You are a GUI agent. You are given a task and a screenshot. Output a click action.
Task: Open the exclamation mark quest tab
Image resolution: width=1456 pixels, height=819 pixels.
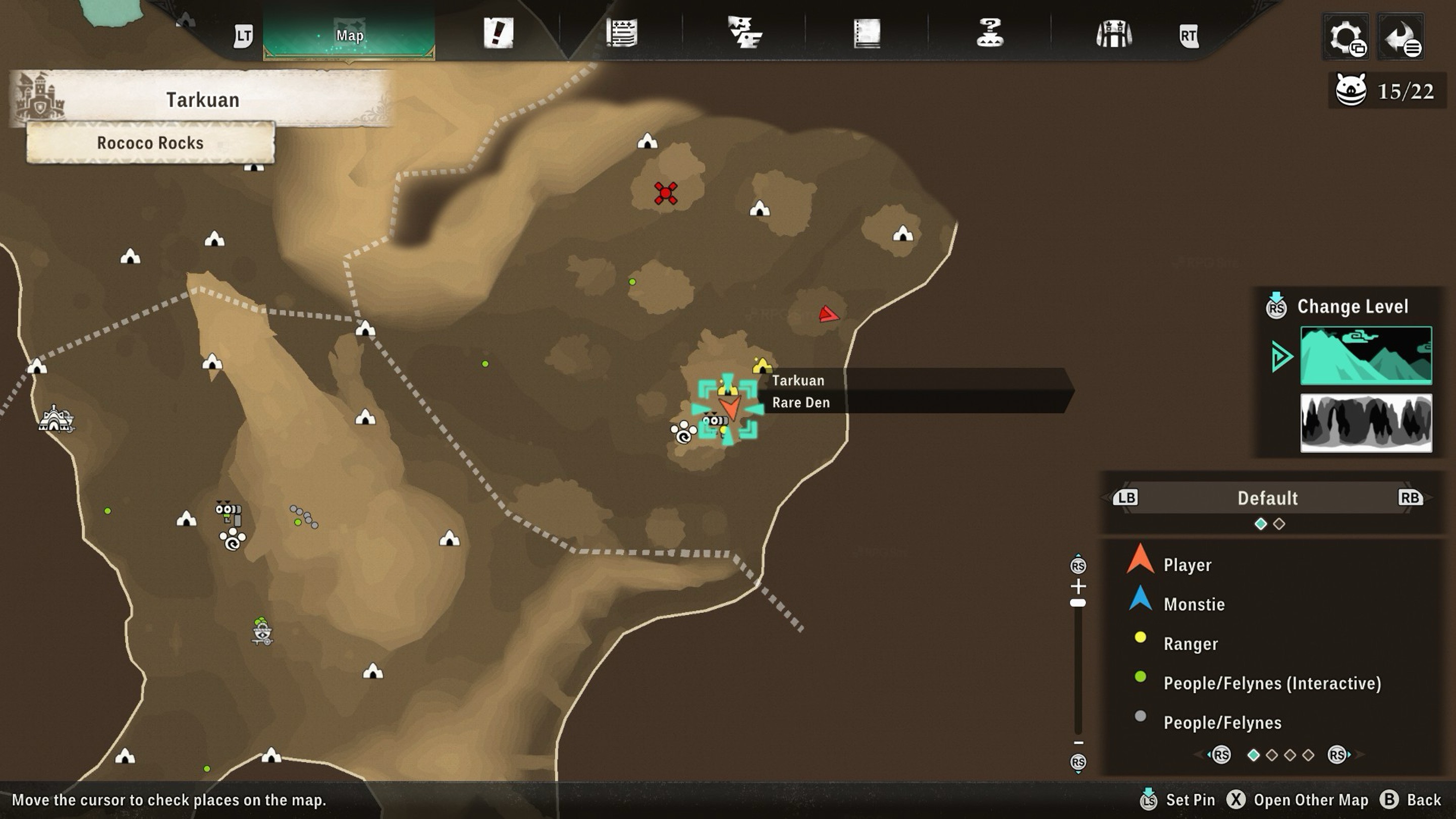(498, 33)
